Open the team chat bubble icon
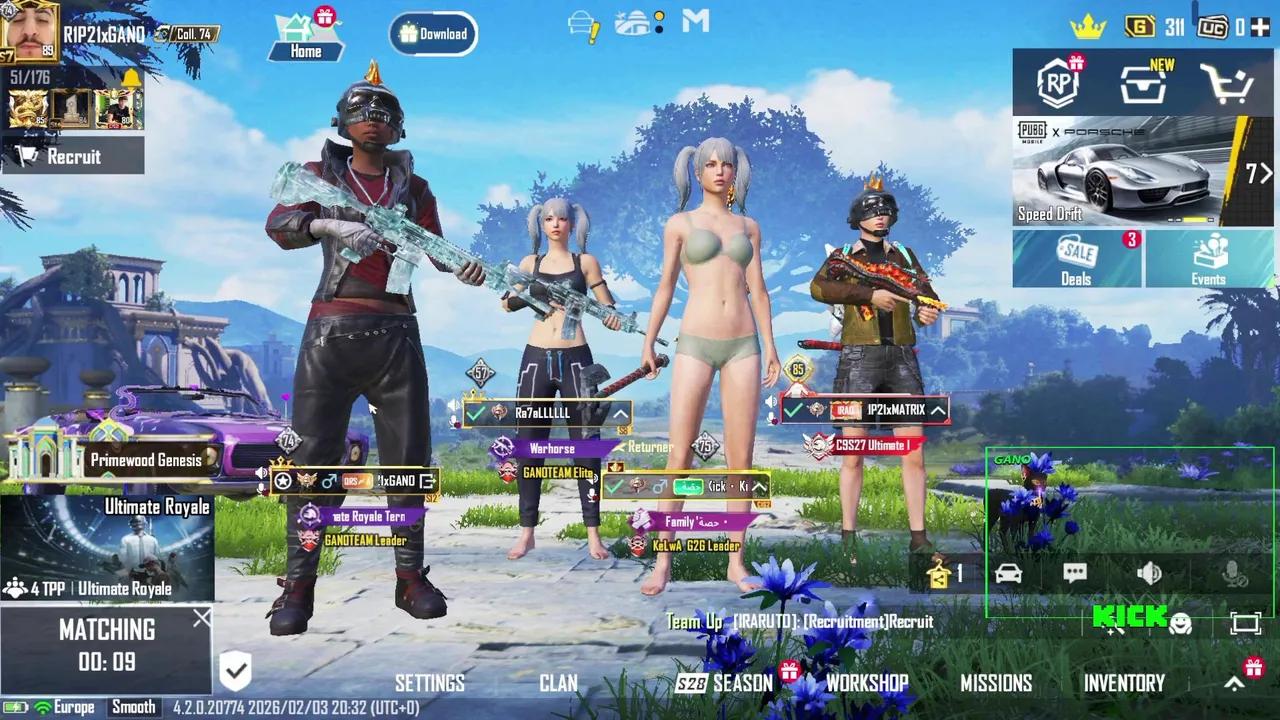Viewport: 1280px width, 720px height. point(1075,572)
